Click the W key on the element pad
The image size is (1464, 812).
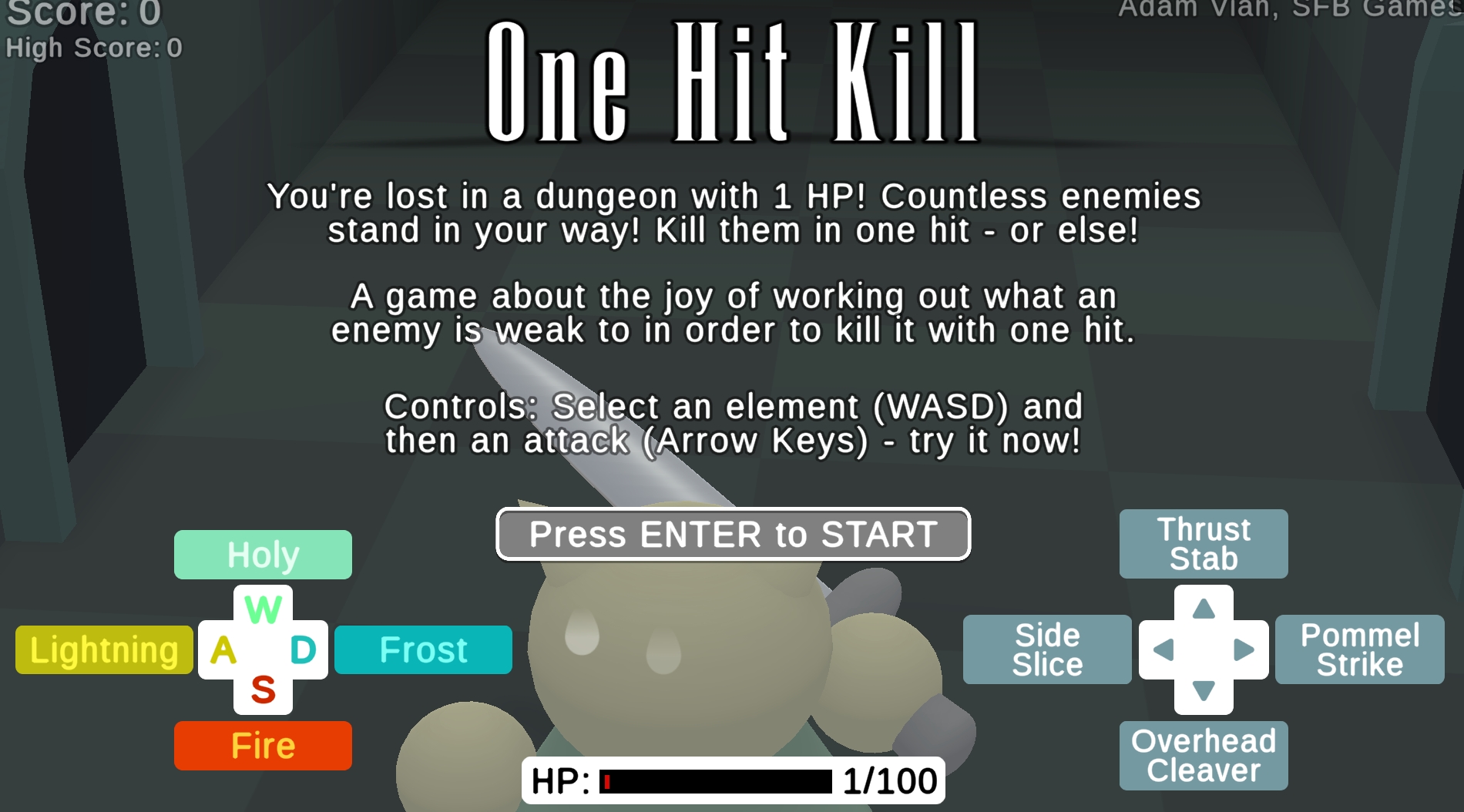coord(263,611)
